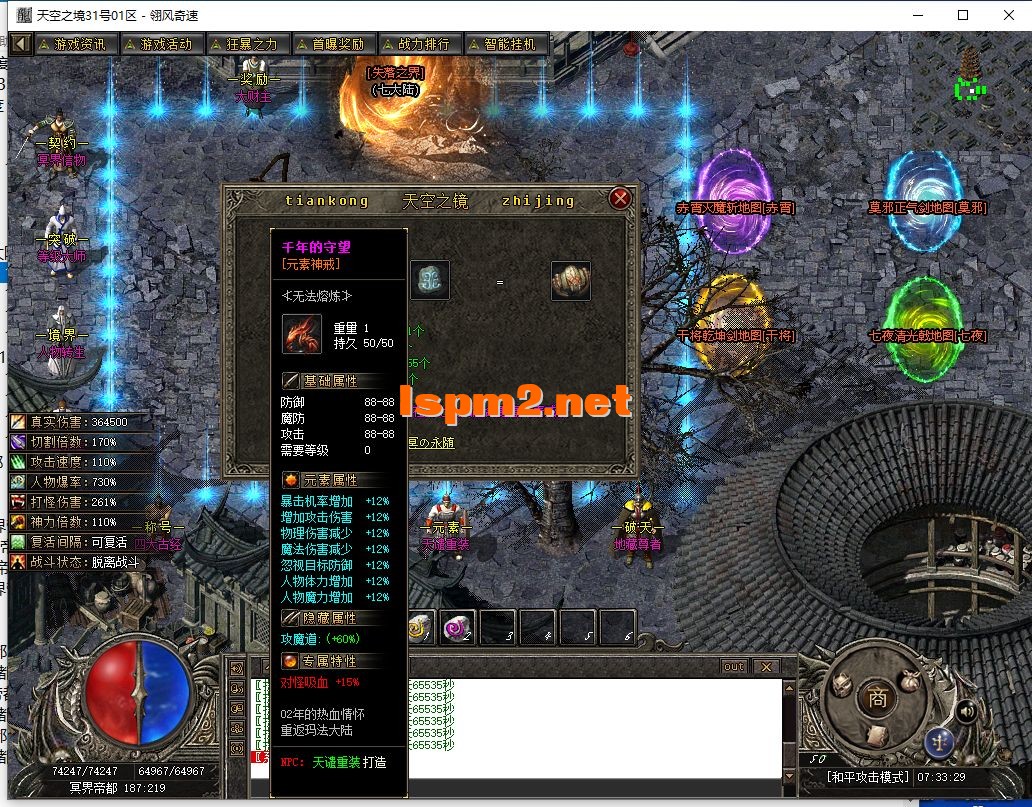Close the 天空之镜 dialog window

pos(621,198)
